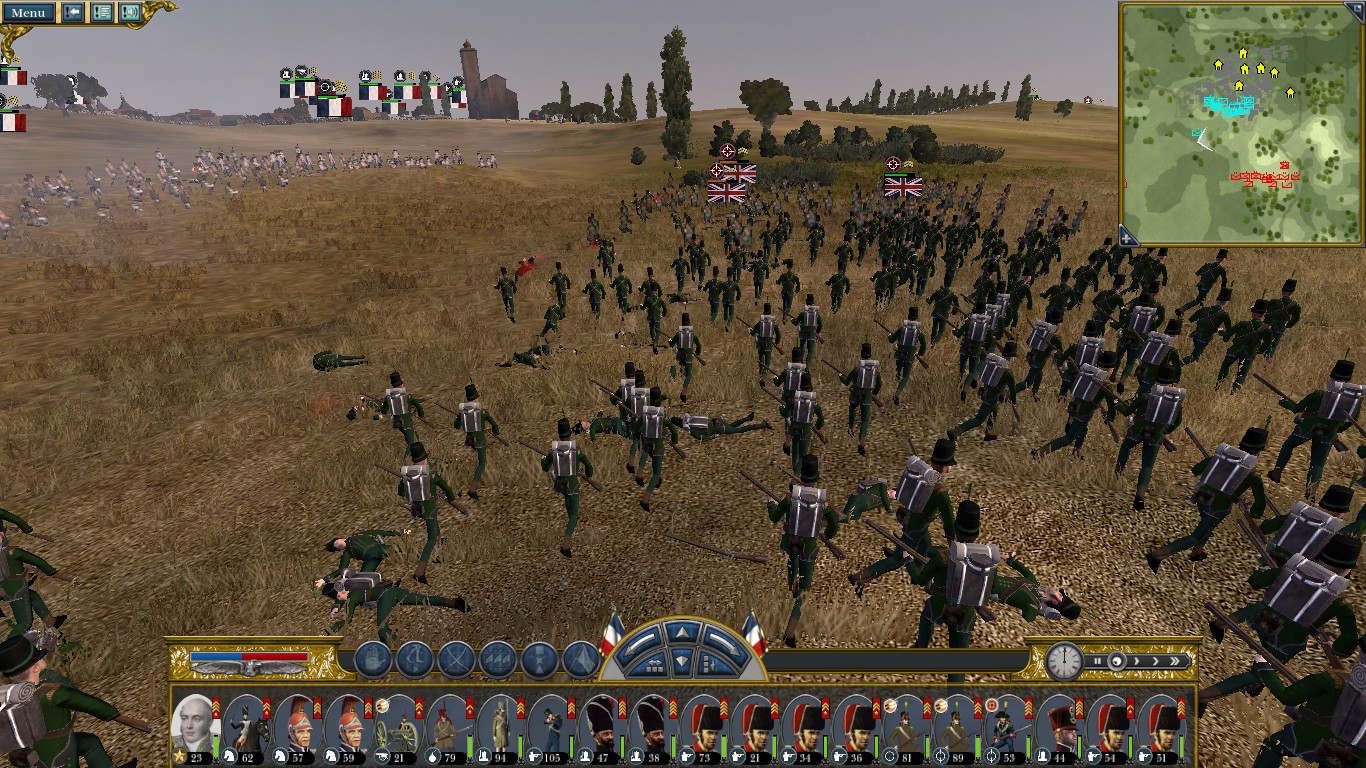Activate the crossed-swords ability button

coord(456,660)
